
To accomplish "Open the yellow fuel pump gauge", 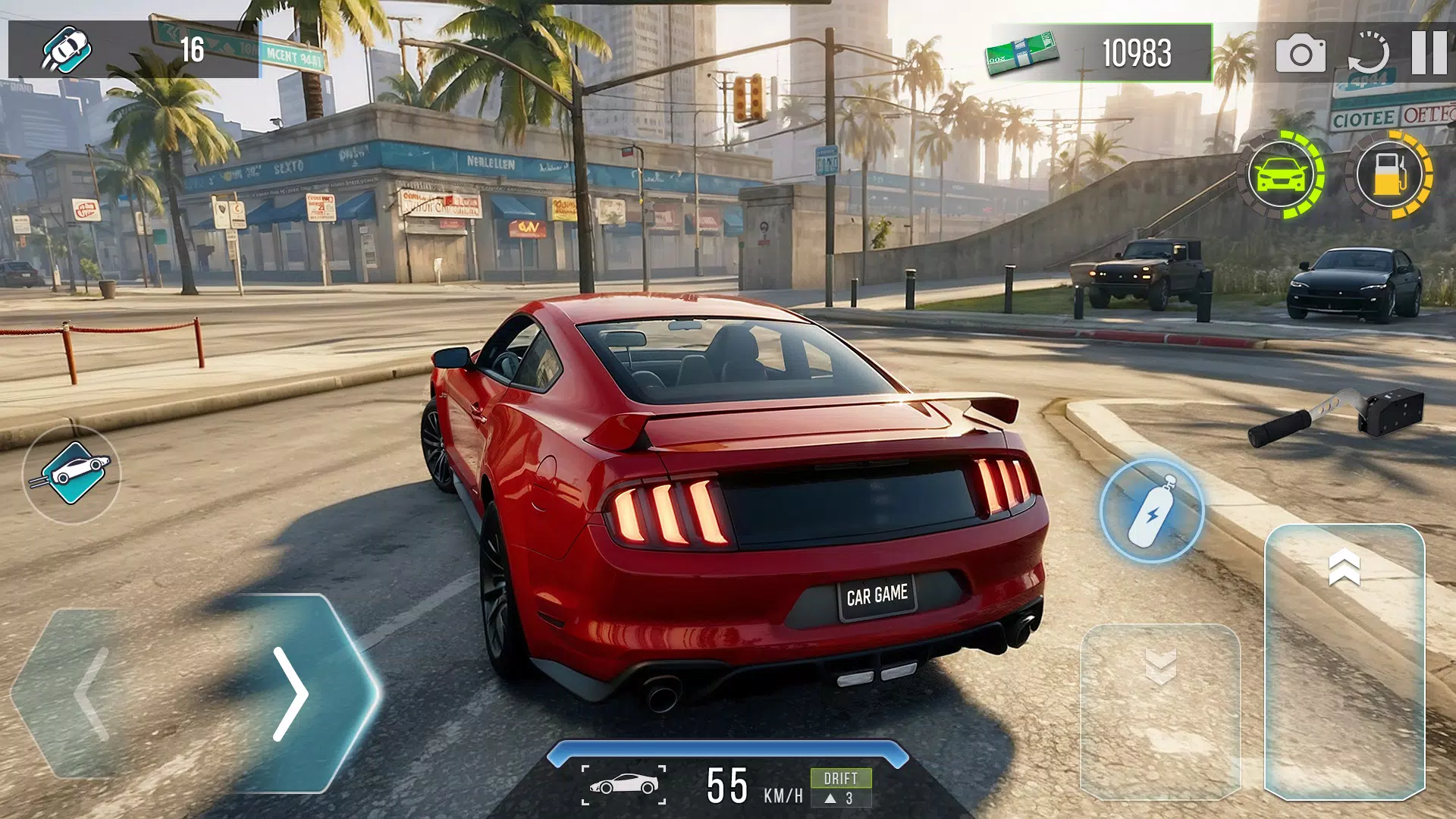I will pyautogui.click(x=1389, y=175).
